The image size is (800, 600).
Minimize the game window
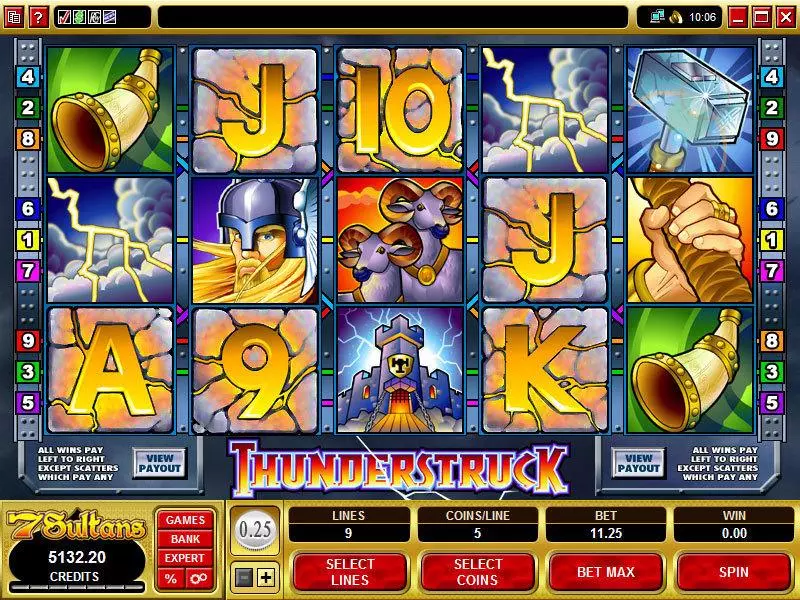point(738,16)
